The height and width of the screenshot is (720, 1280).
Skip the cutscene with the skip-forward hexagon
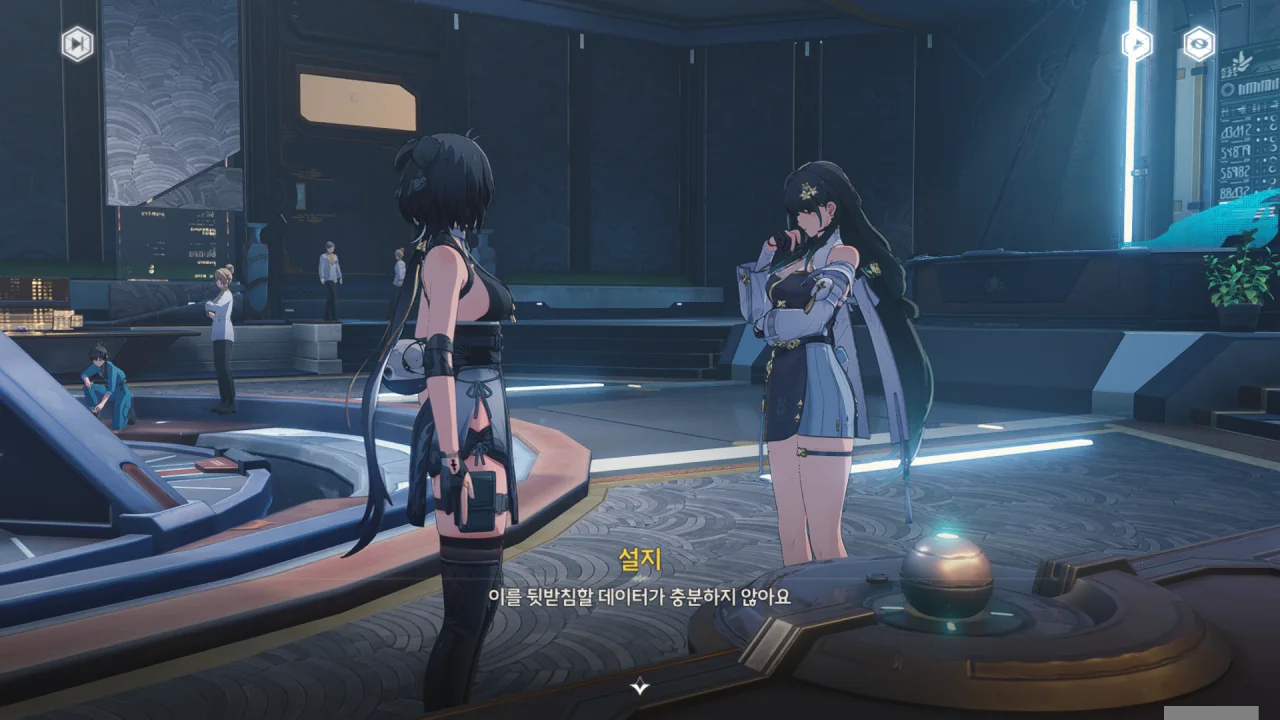click(x=77, y=44)
